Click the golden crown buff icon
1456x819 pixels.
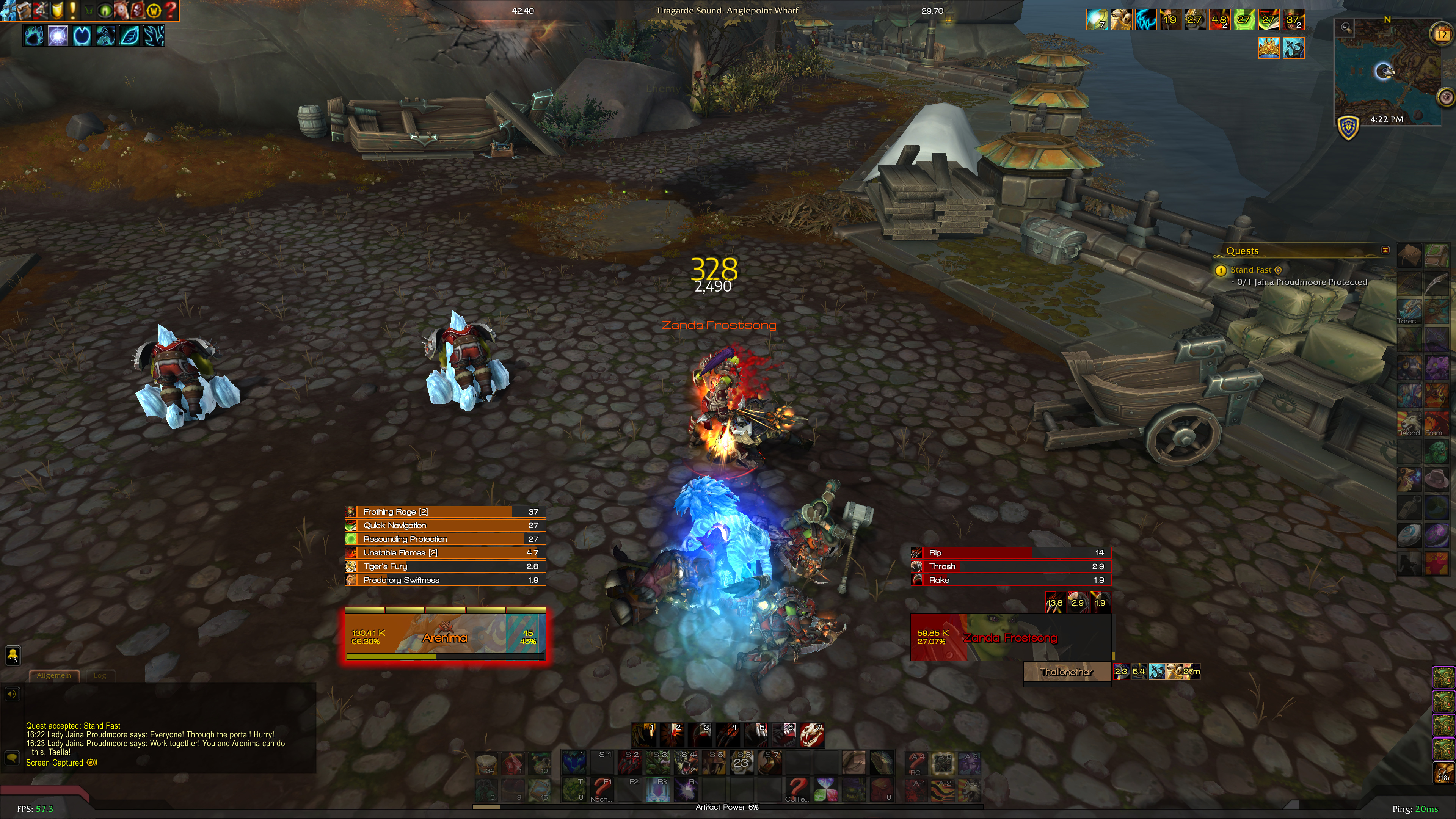click(1268, 48)
